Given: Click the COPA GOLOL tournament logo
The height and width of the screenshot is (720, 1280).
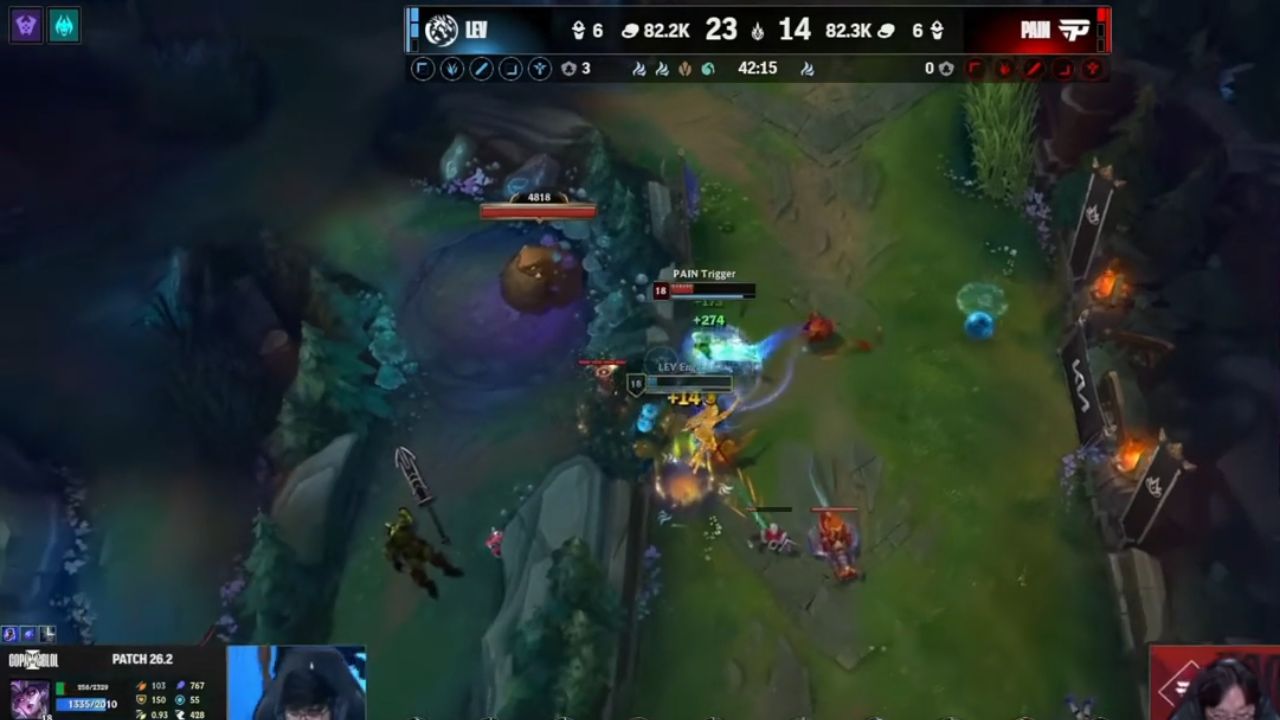Looking at the screenshot, I should [x=32, y=658].
